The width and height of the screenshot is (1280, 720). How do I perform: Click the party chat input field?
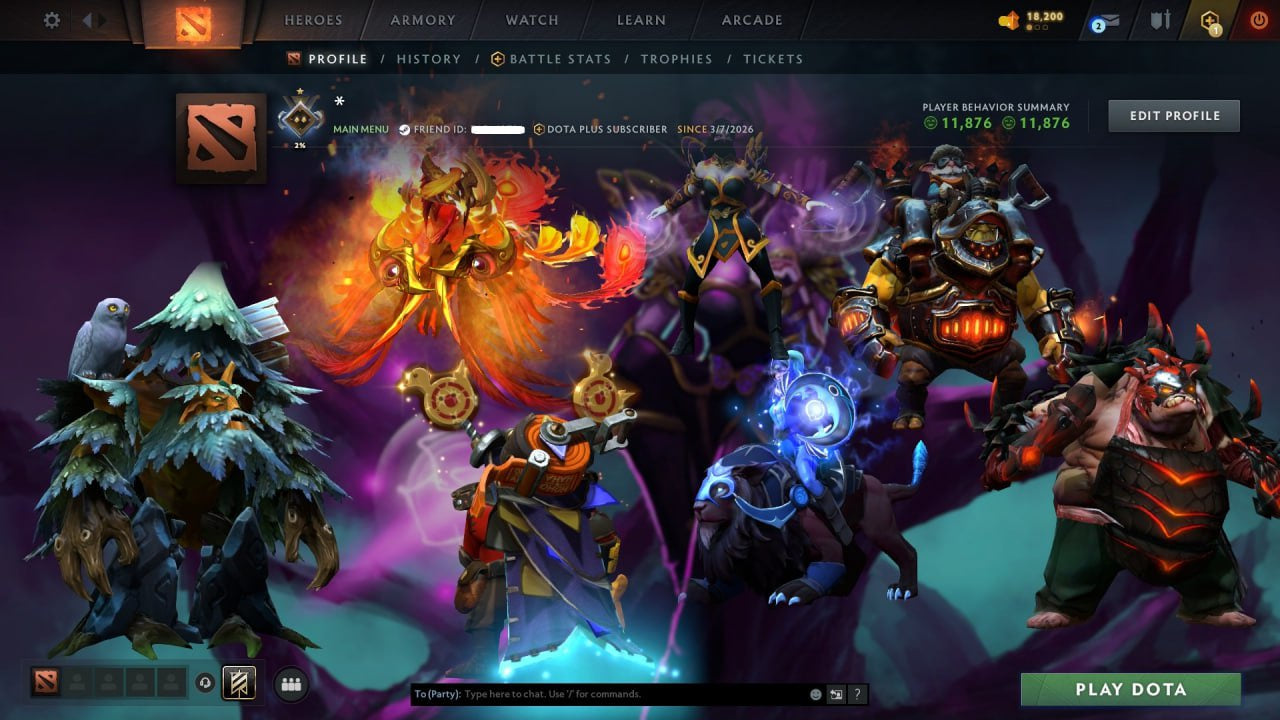tap(600, 693)
